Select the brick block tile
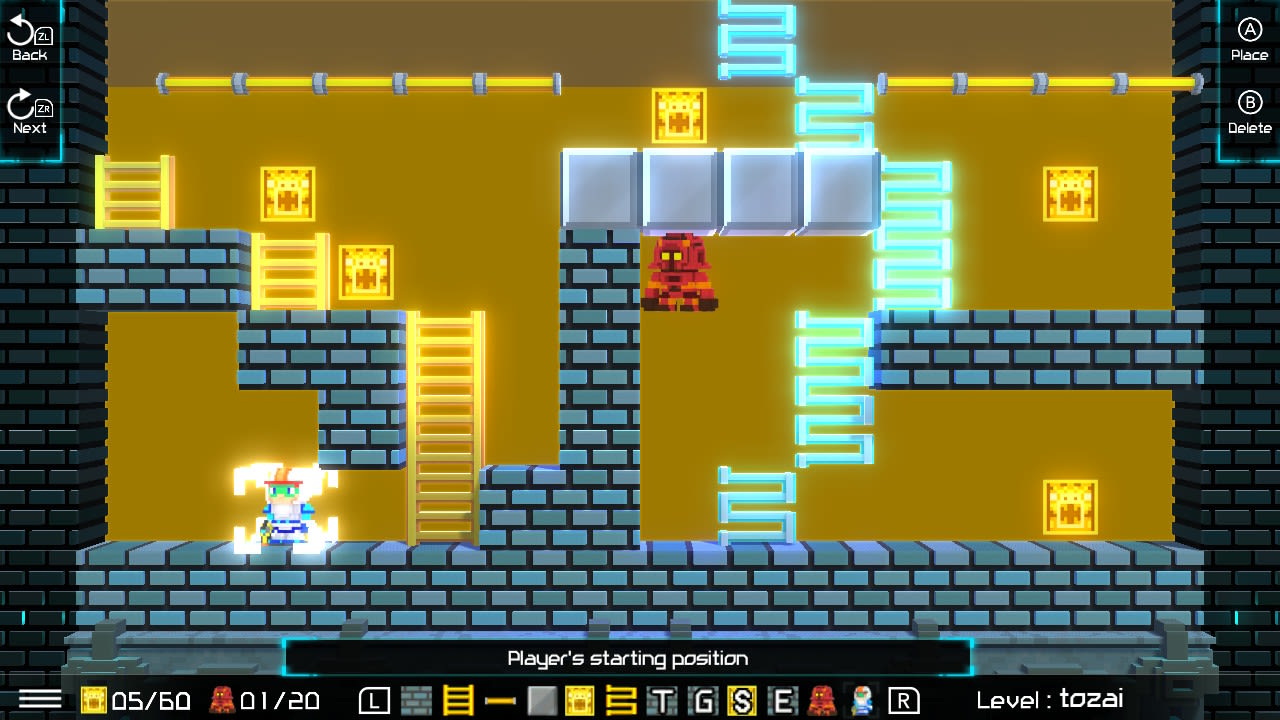The image size is (1280, 720). click(416, 702)
